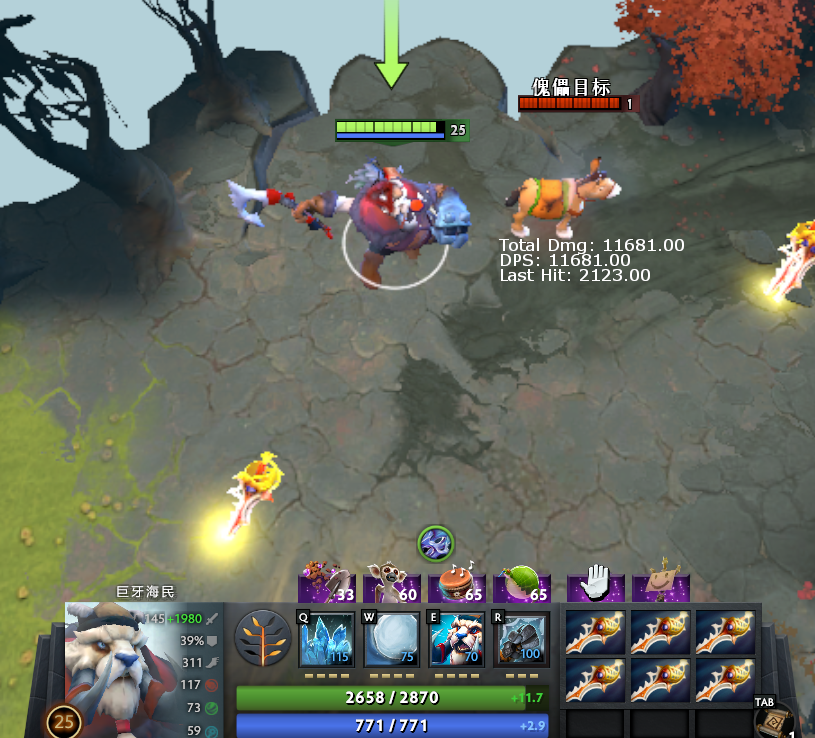Activate the white glove hand ability
The image size is (815, 738).
pos(596,581)
